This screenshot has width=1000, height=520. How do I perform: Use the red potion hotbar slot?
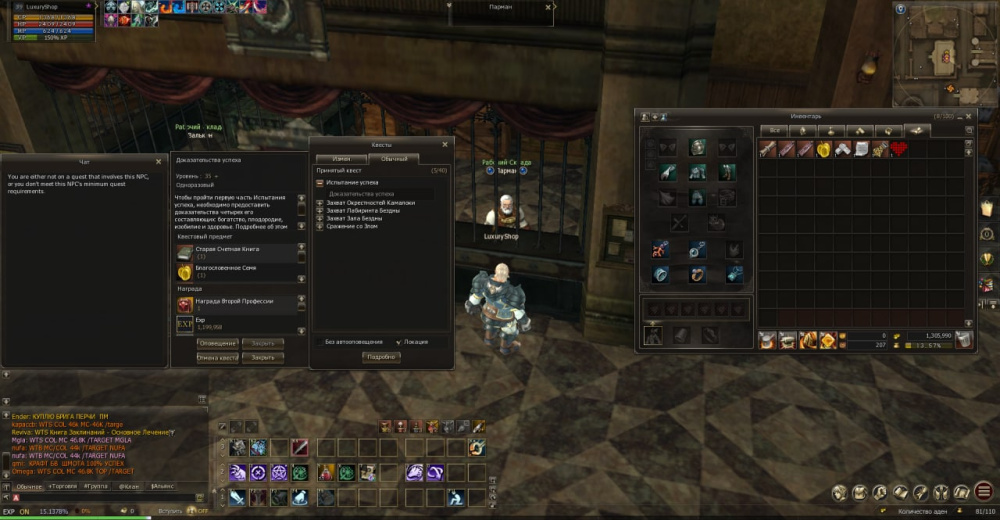(x=325, y=472)
